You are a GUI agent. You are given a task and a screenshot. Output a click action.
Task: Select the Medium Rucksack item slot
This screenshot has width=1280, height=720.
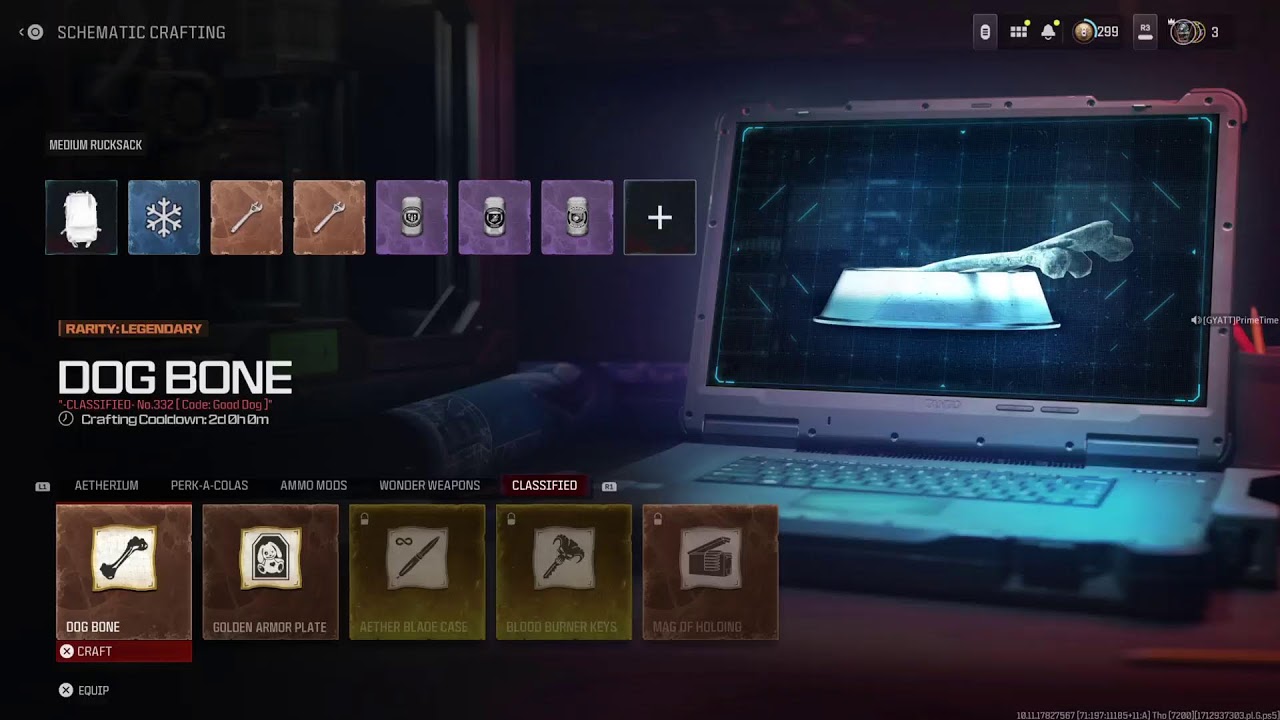tap(80, 216)
